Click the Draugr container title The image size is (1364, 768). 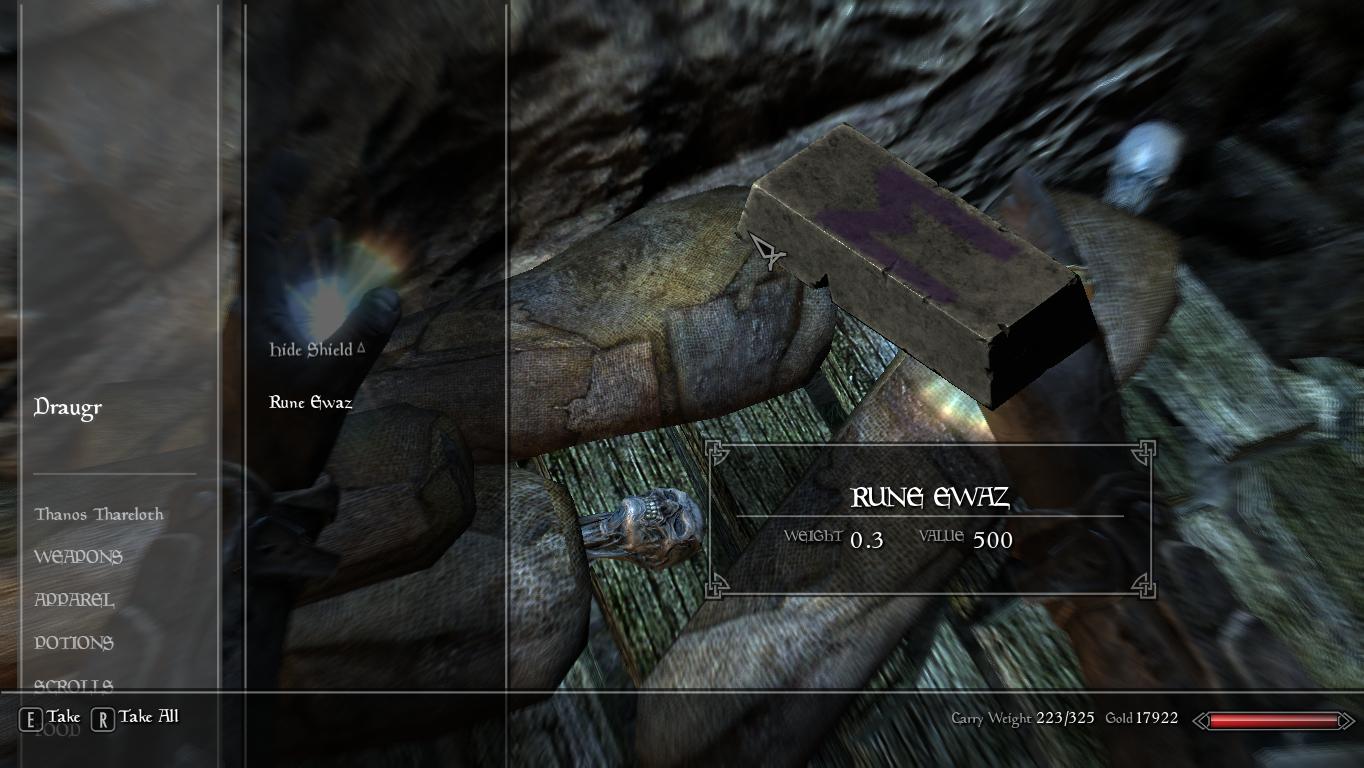[x=66, y=407]
